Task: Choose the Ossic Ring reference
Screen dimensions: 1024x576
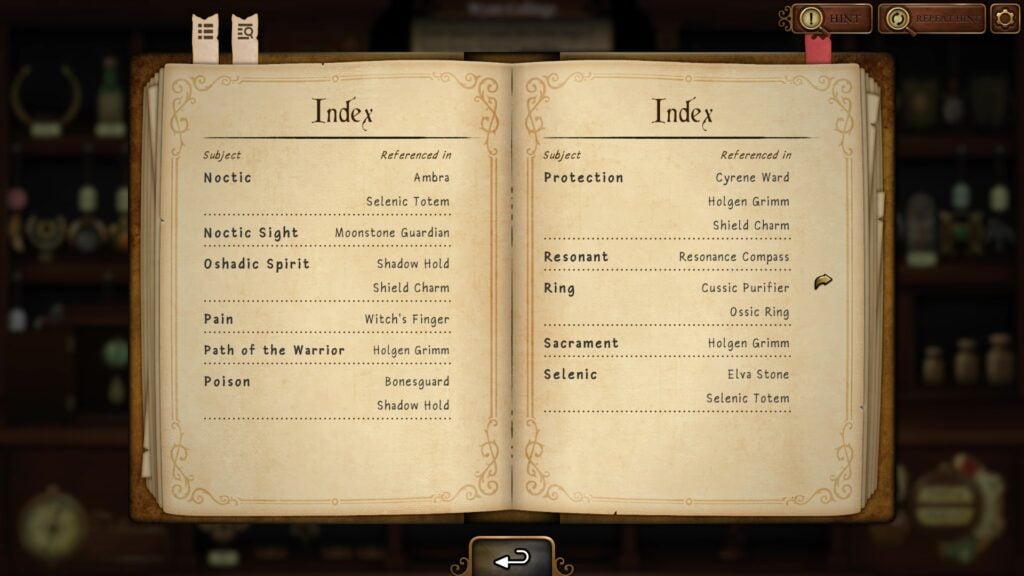Action: click(759, 312)
